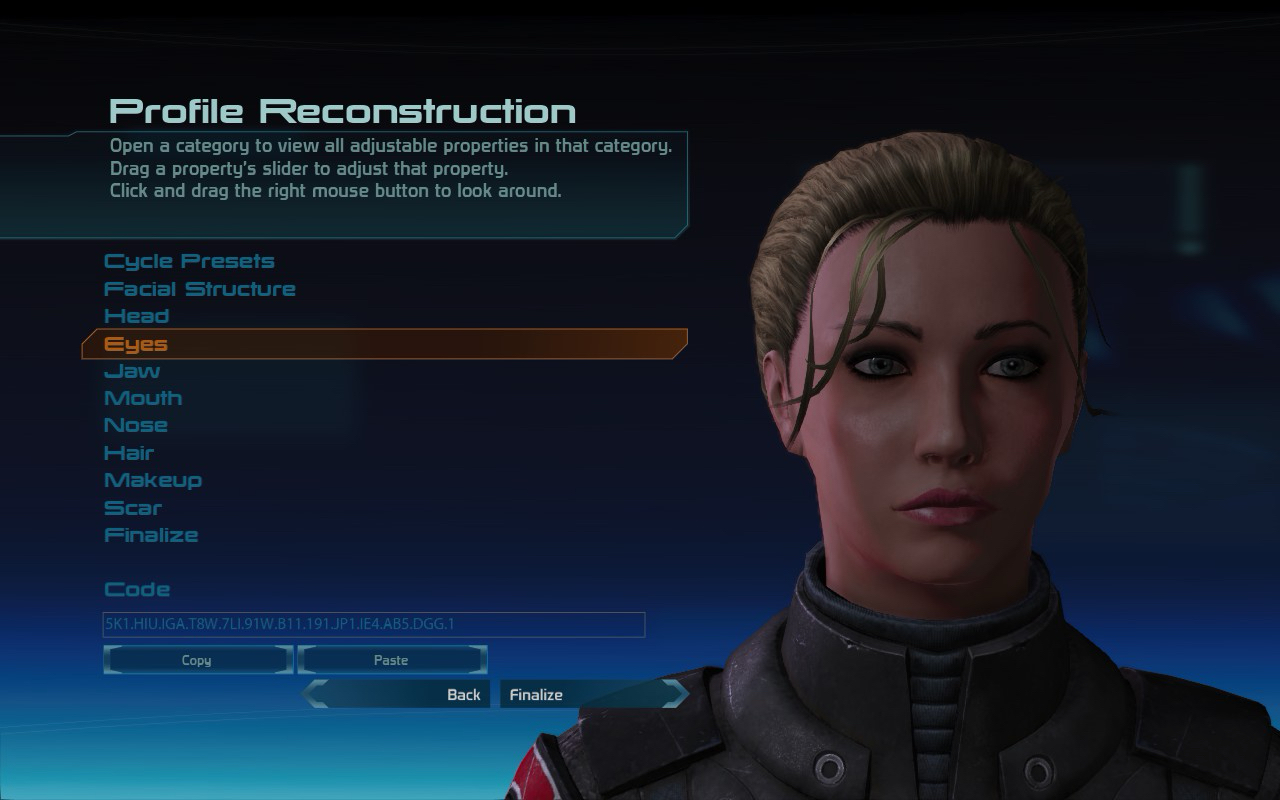Copy the face code
The height and width of the screenshot is (800, 1280).
pos(197,660)
